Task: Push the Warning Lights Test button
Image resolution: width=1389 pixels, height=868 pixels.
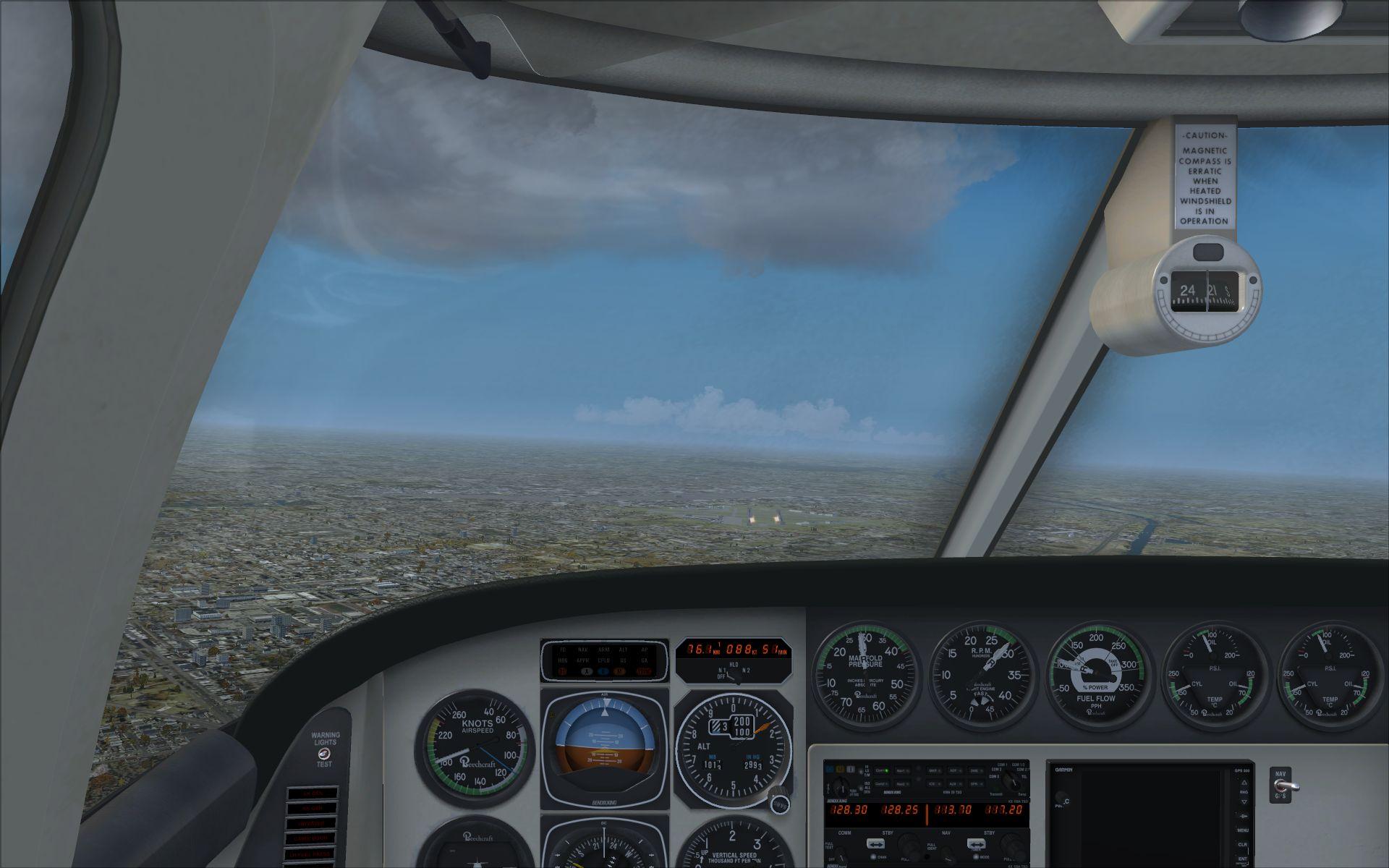Action: pos(323,753)
